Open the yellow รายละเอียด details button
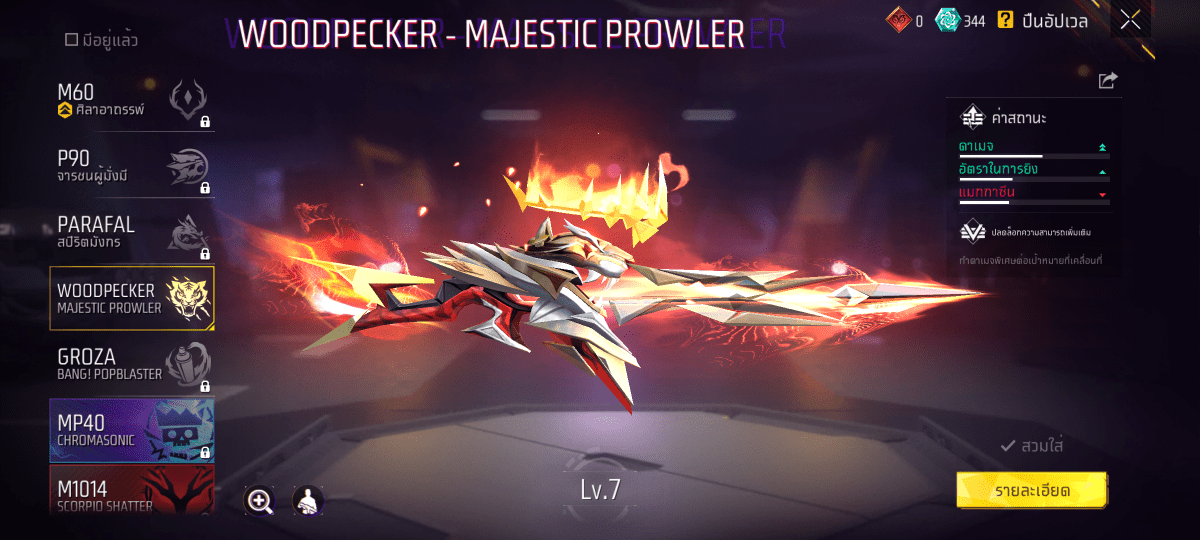This screenshot has height=540, width=1200. pyautogui.click(x=1032, y=491)
